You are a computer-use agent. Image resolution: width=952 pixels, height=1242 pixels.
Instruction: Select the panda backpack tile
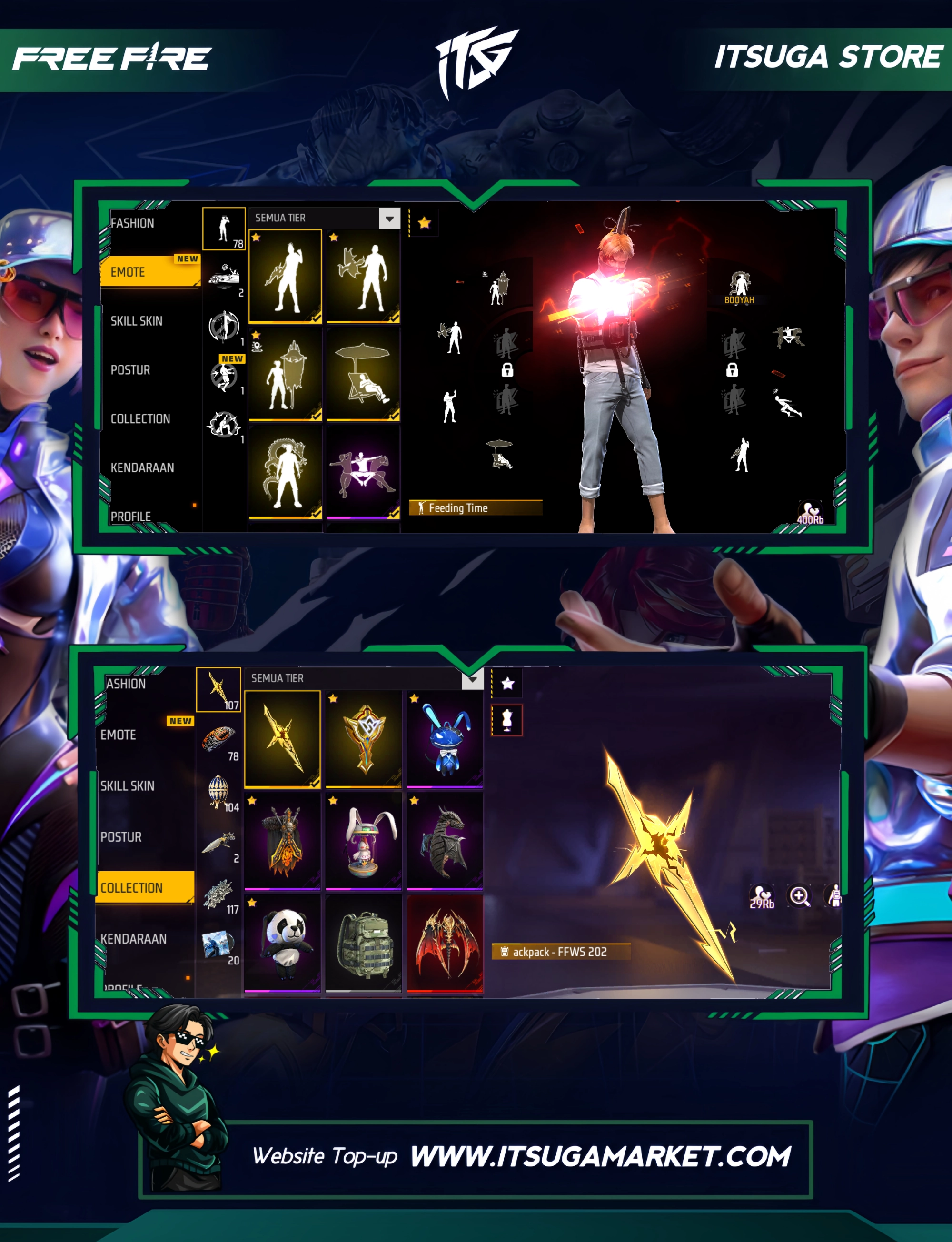282,943
